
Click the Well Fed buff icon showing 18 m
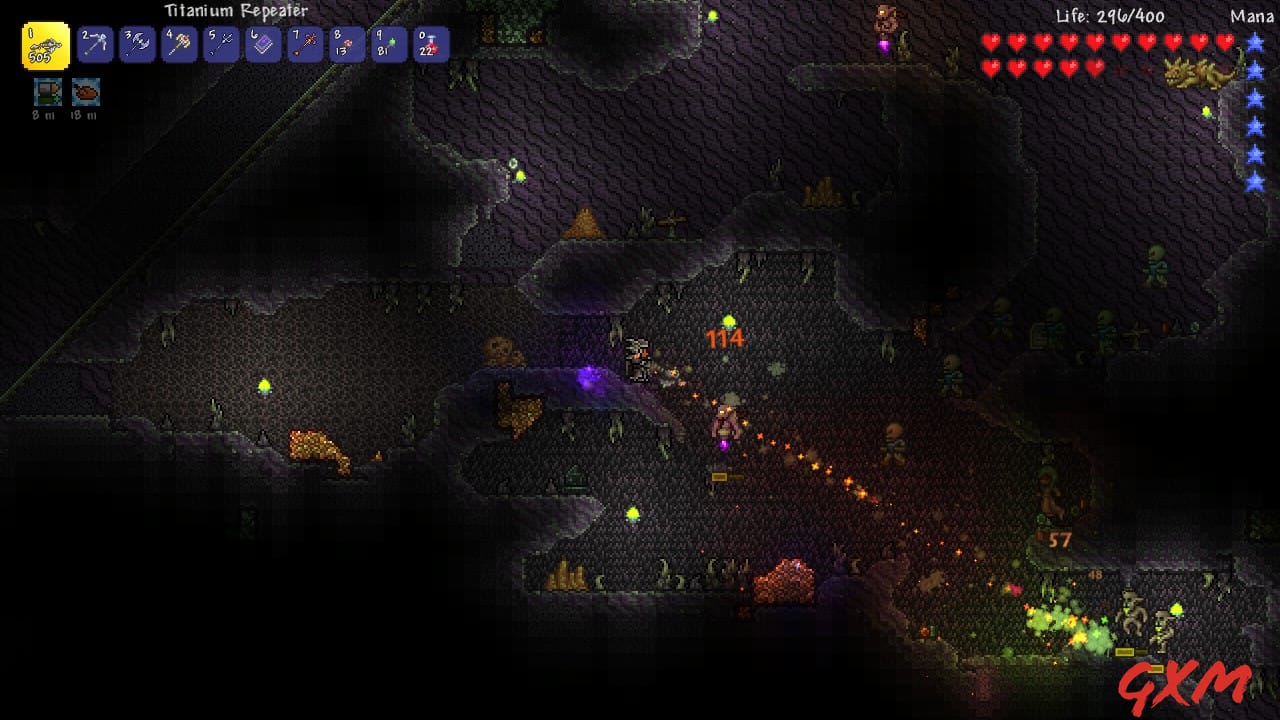pyautogui.click(x=86, y=91)
